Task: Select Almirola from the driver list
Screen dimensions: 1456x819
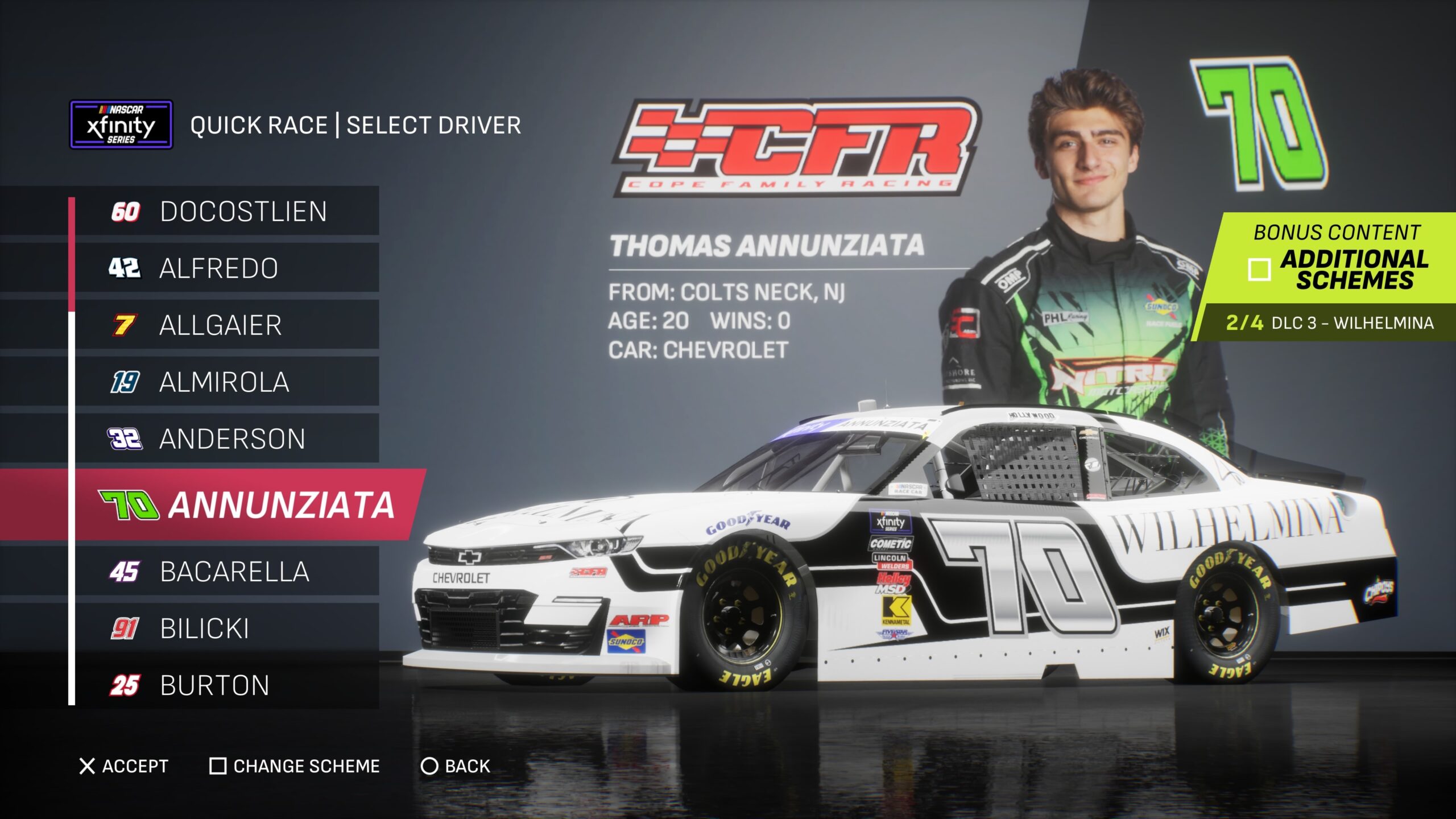Action: (x=227, y=382)
